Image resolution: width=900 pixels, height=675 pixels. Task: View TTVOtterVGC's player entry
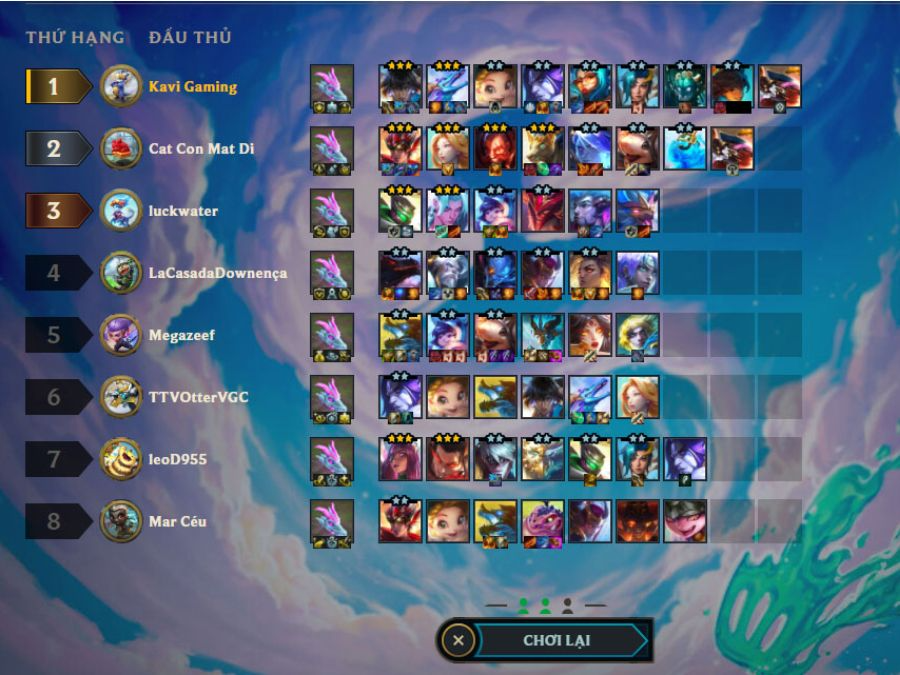pyautogui.click(x=198, y=397)
